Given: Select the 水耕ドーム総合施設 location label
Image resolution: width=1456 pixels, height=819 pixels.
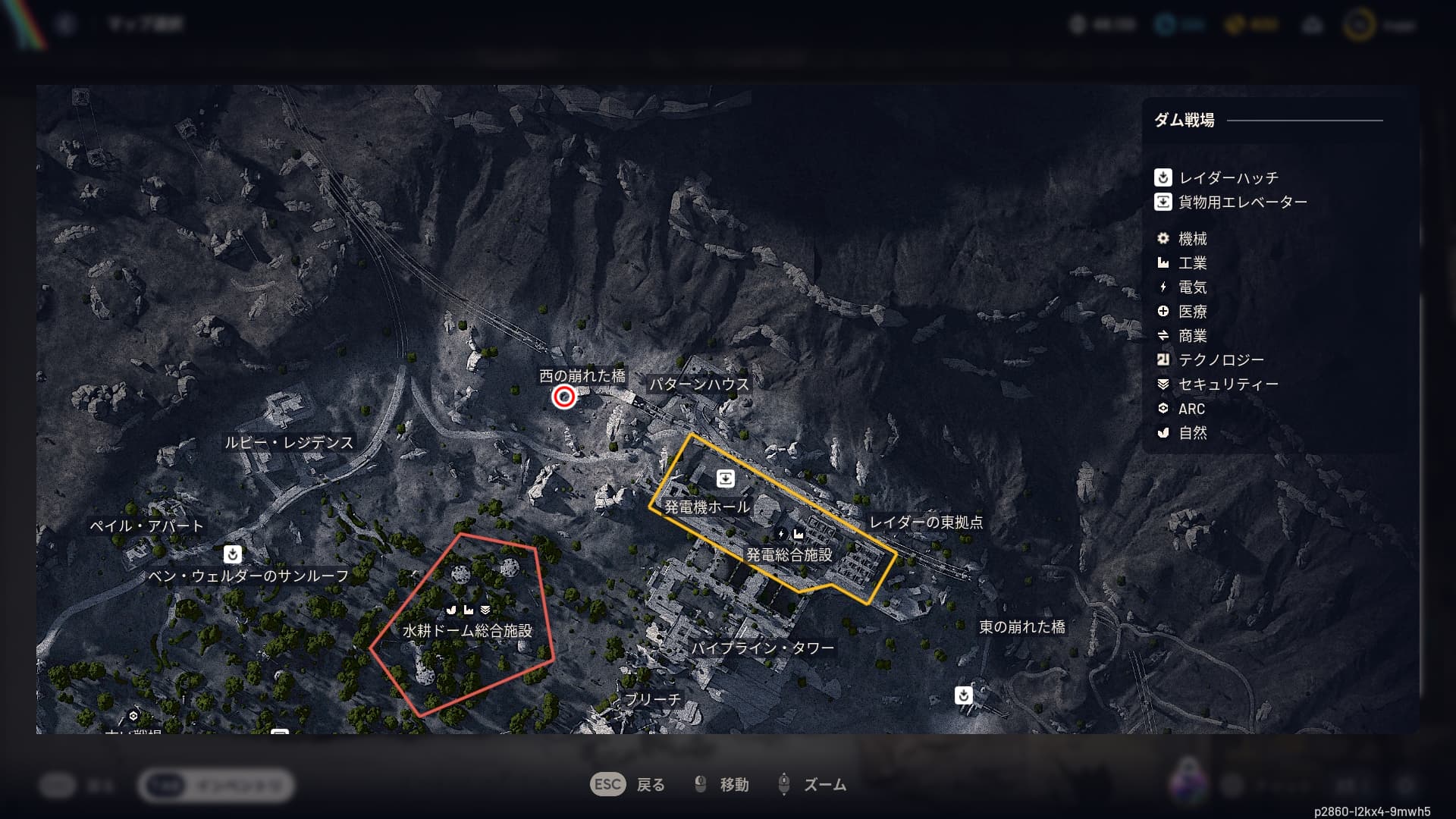Looking at the screenshot, I should click(467, 631).
